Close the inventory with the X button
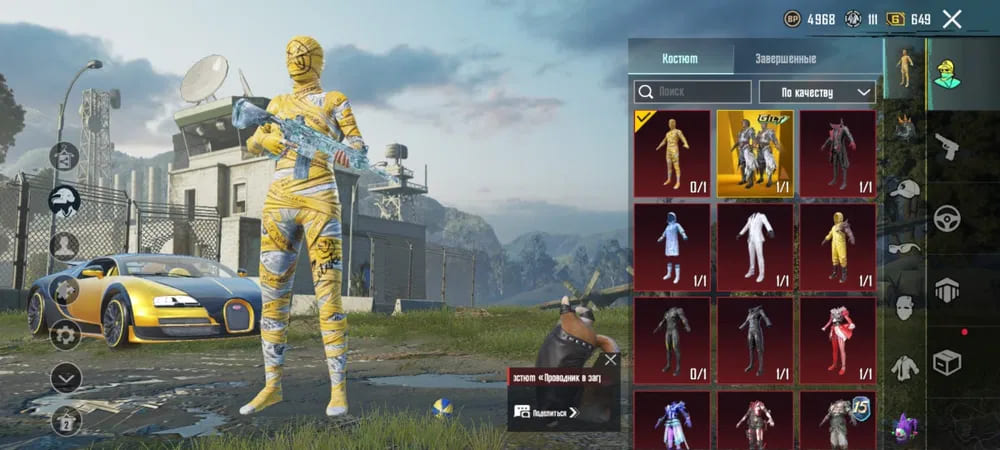The image size is (1000, 450). [952, 19]
